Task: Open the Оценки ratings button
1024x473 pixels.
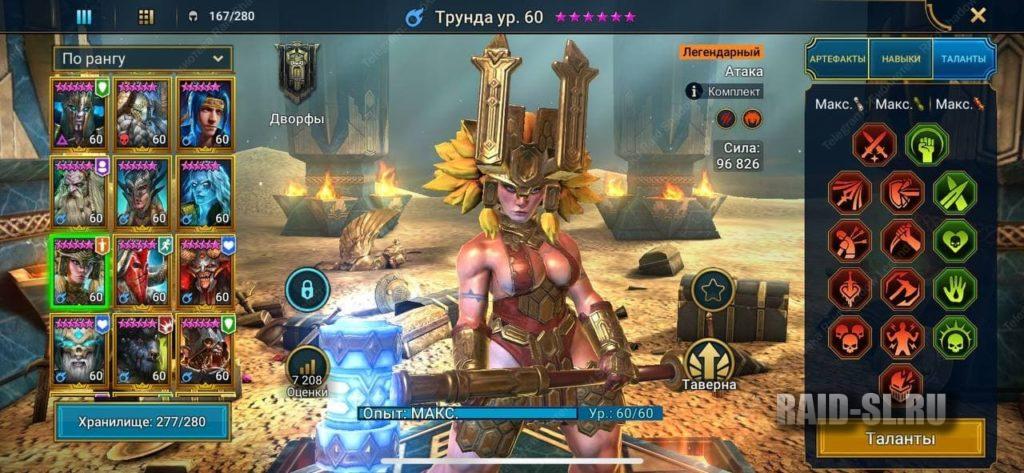Action: (x=308, y=371)
